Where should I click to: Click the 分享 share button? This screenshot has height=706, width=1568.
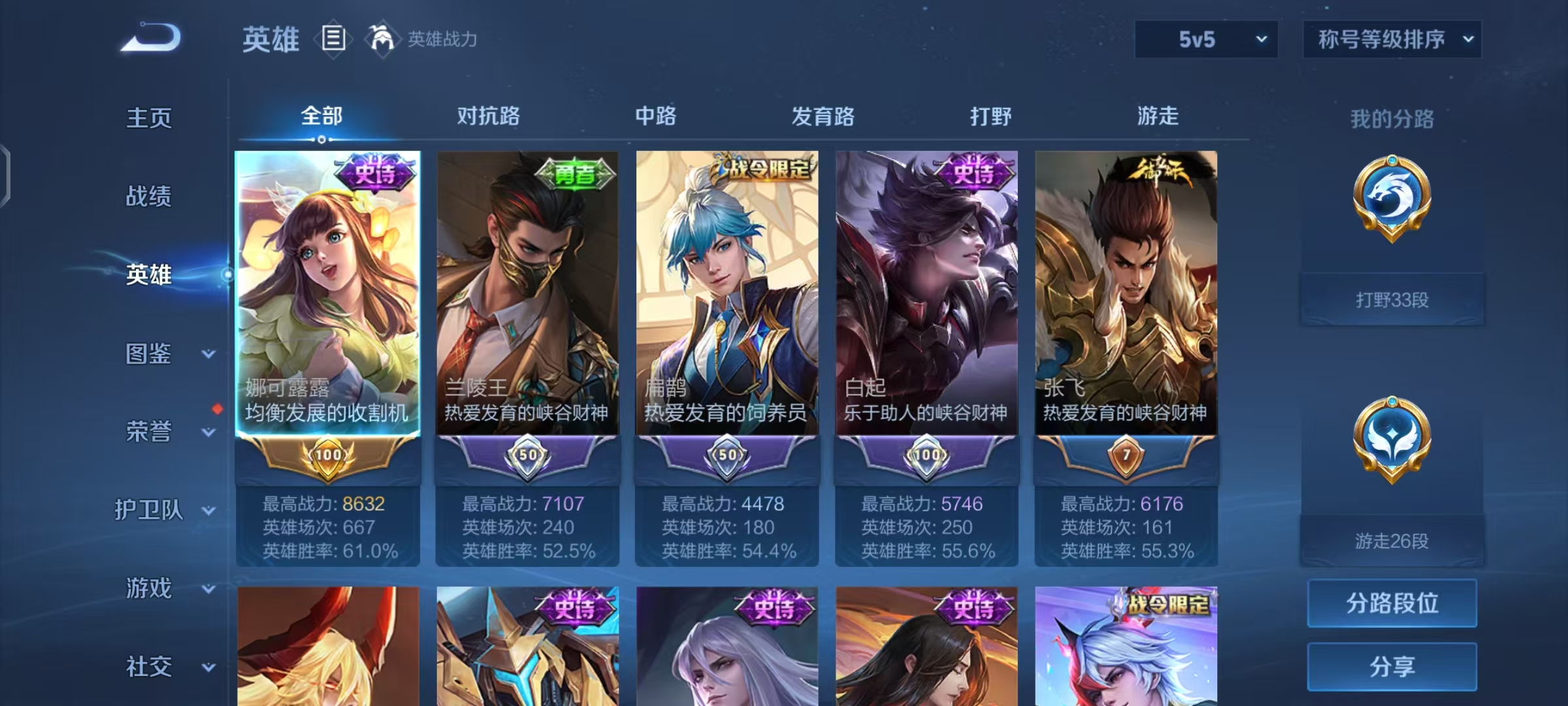click(1392, 665)
